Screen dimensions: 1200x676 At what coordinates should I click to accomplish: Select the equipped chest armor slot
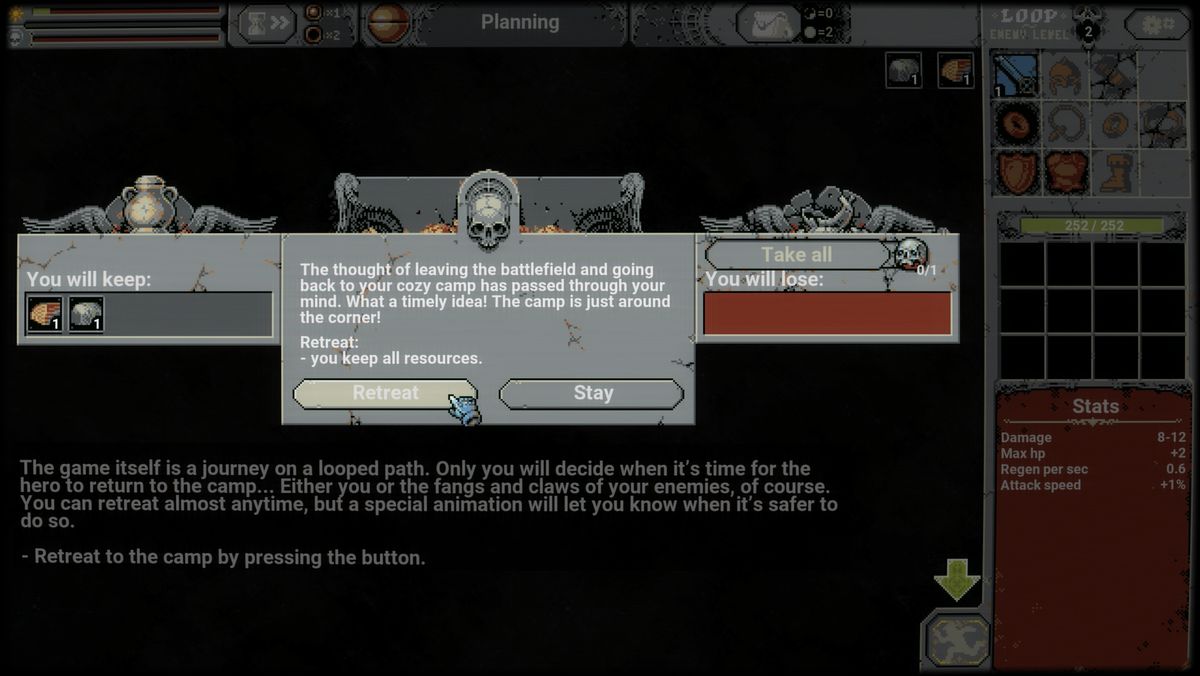[1064, 172]
